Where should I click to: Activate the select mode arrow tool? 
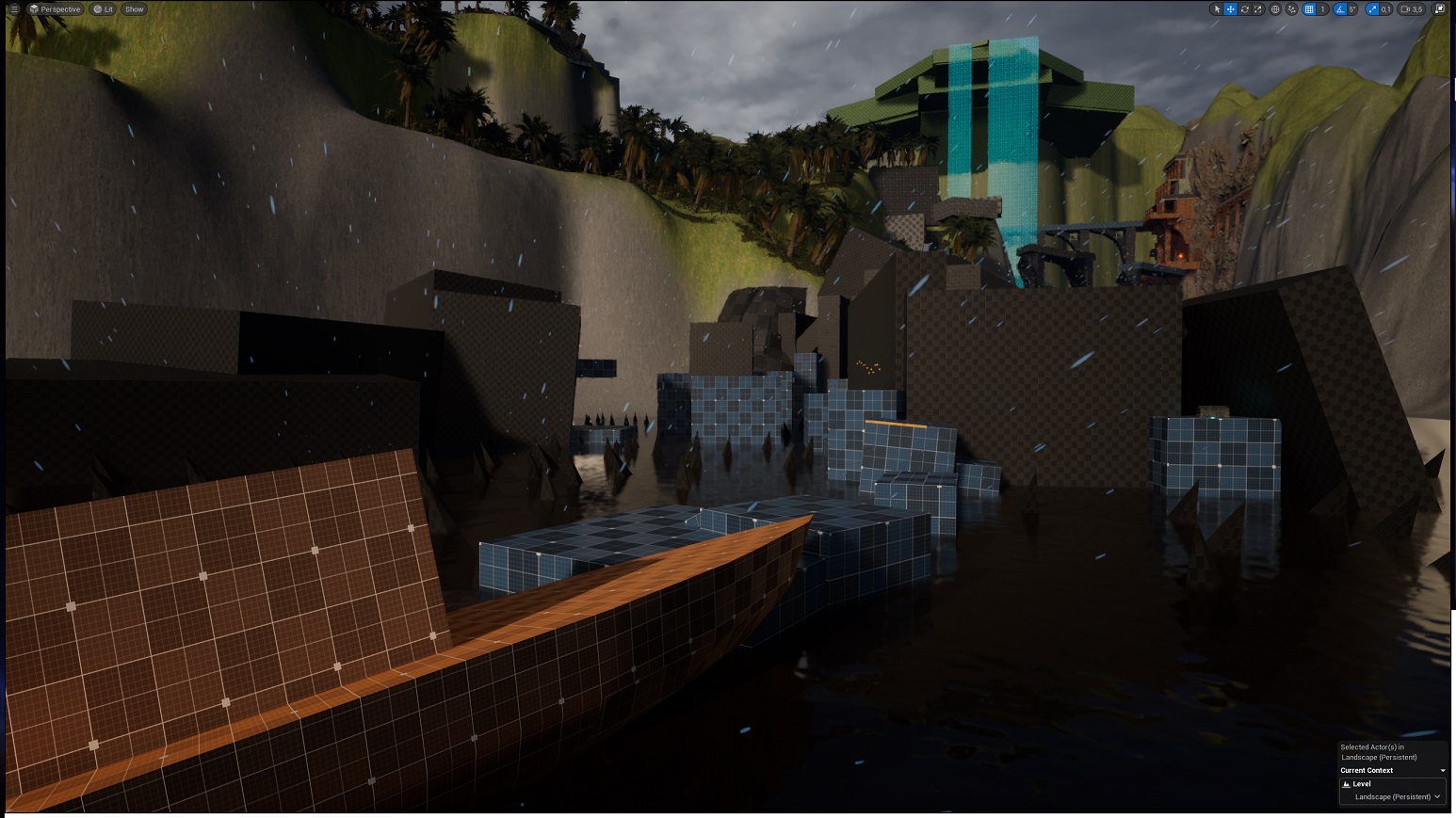(x=1217, y=9)
